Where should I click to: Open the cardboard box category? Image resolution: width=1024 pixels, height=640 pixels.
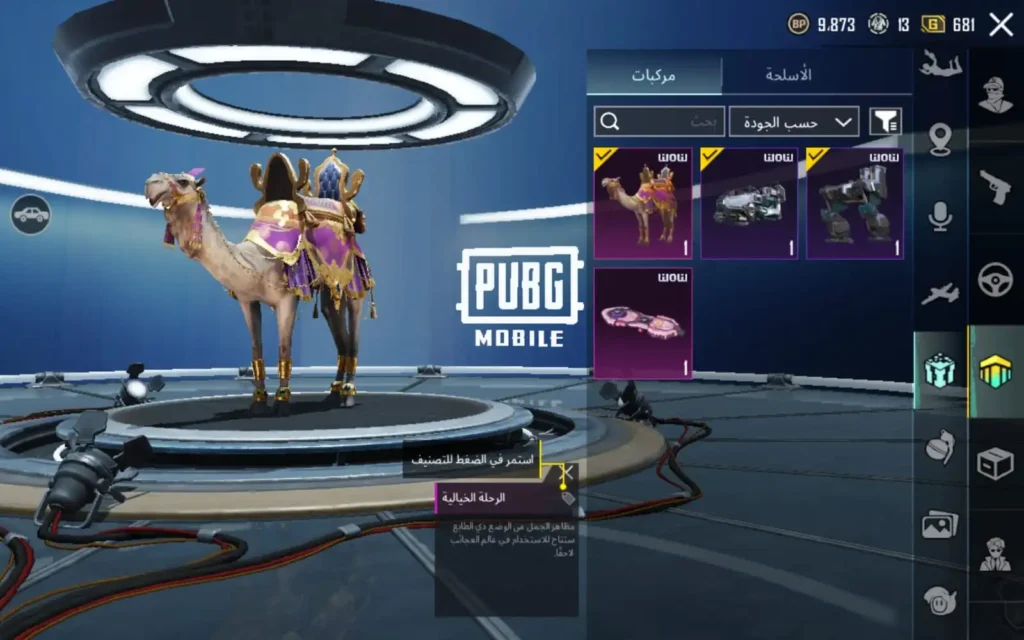[x=995, y=463]
